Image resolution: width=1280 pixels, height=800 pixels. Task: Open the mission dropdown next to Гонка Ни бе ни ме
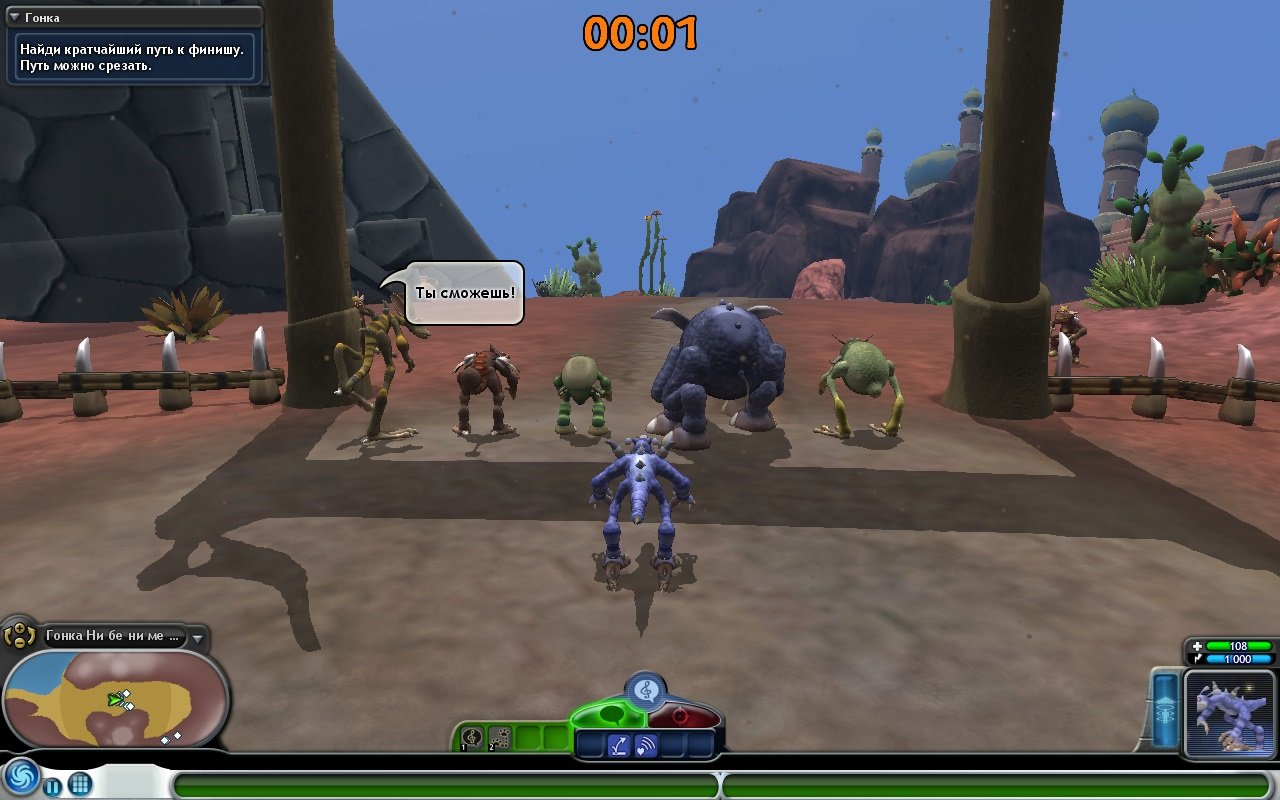(198, 638)
